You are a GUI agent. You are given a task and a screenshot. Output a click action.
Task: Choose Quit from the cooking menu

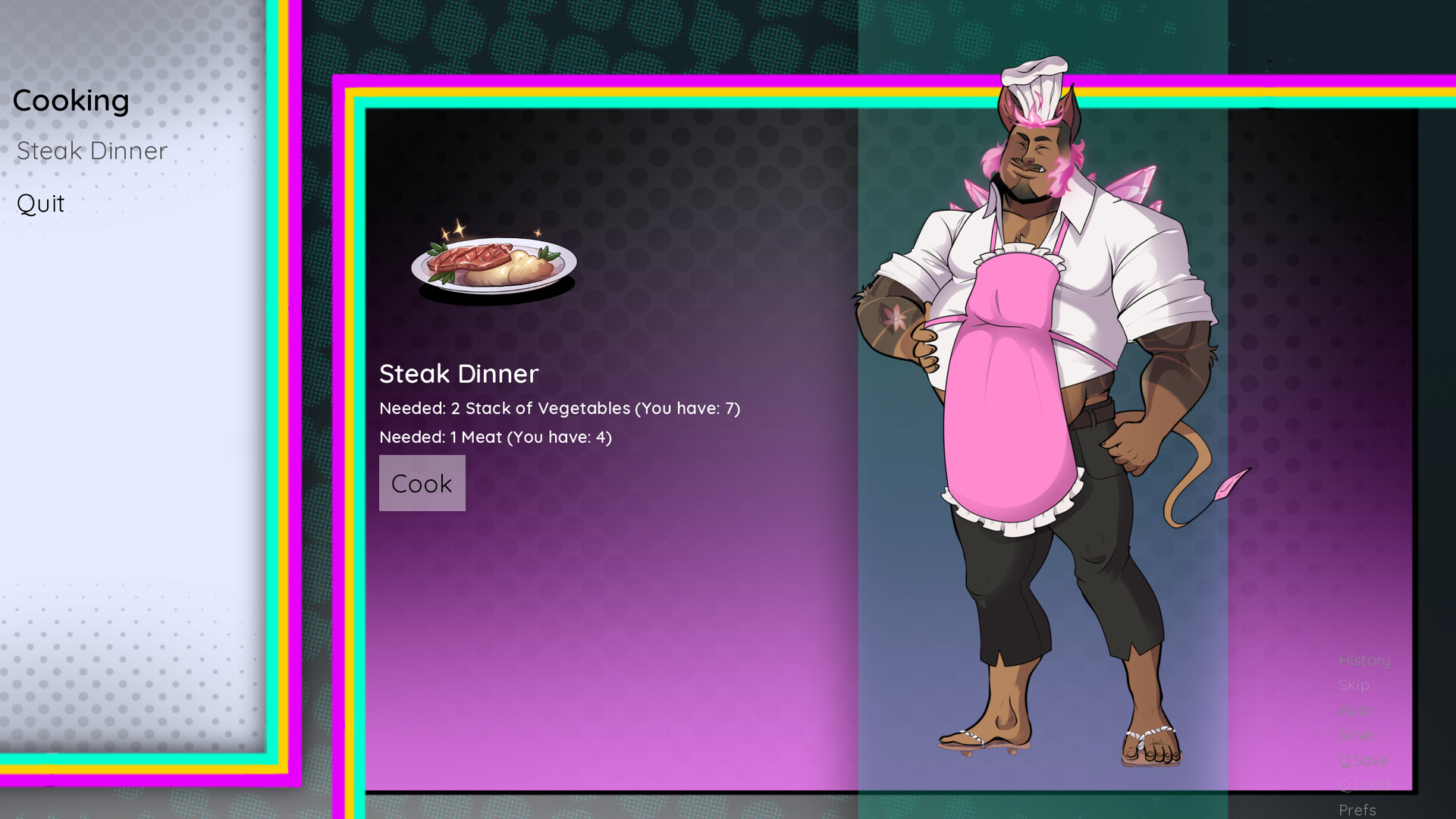click(40, 202)
